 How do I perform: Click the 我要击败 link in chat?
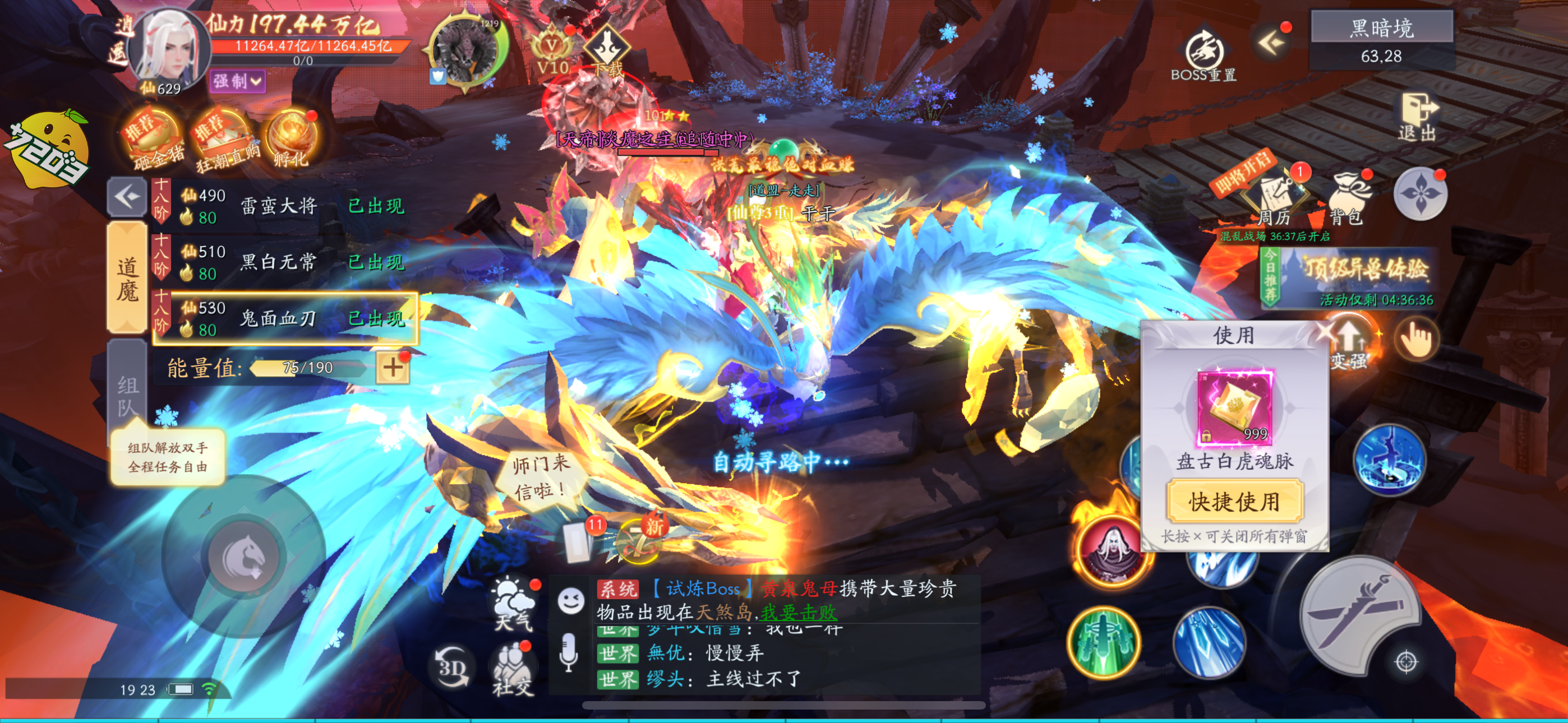(799, 612)
